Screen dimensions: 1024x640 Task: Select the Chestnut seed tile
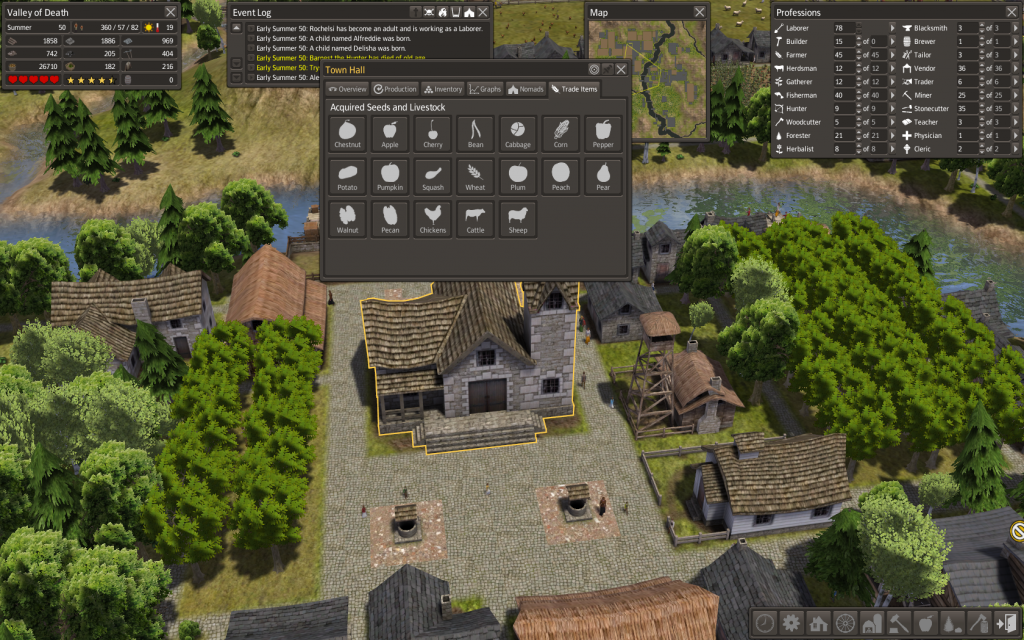pyautogui.click(x=349, y=134)
